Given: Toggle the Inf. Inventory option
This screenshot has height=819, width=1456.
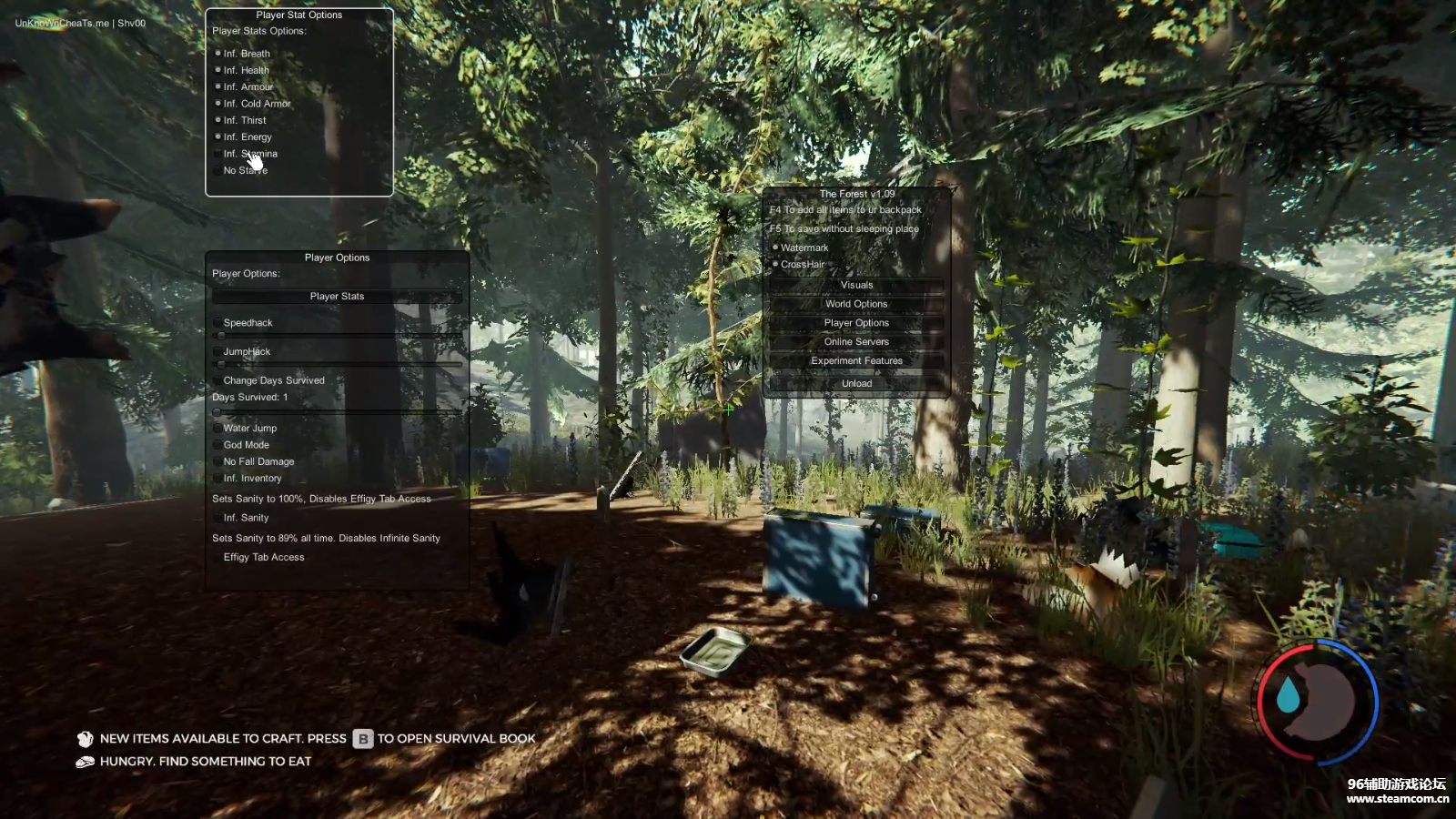Looking at the screenshot, I should [x=218, y=479].
